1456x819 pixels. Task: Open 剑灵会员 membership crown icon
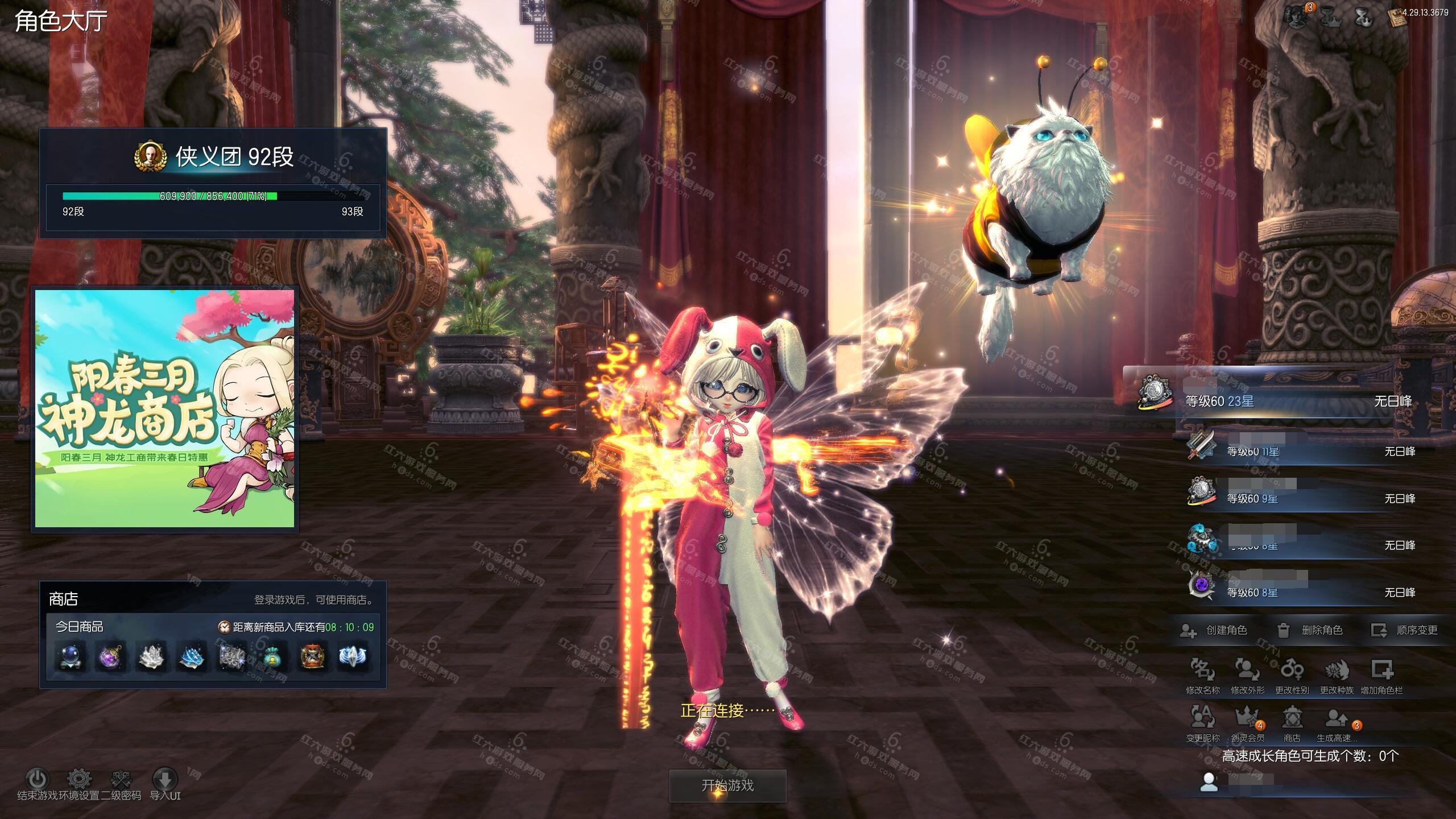tap(1247, 718)
